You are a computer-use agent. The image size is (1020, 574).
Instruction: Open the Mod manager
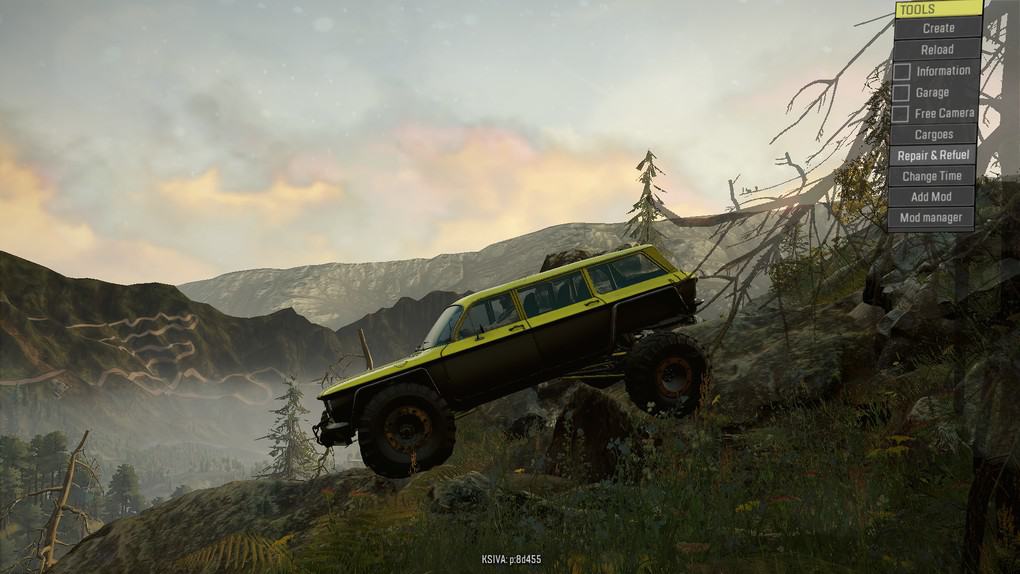tap(931, 218)
